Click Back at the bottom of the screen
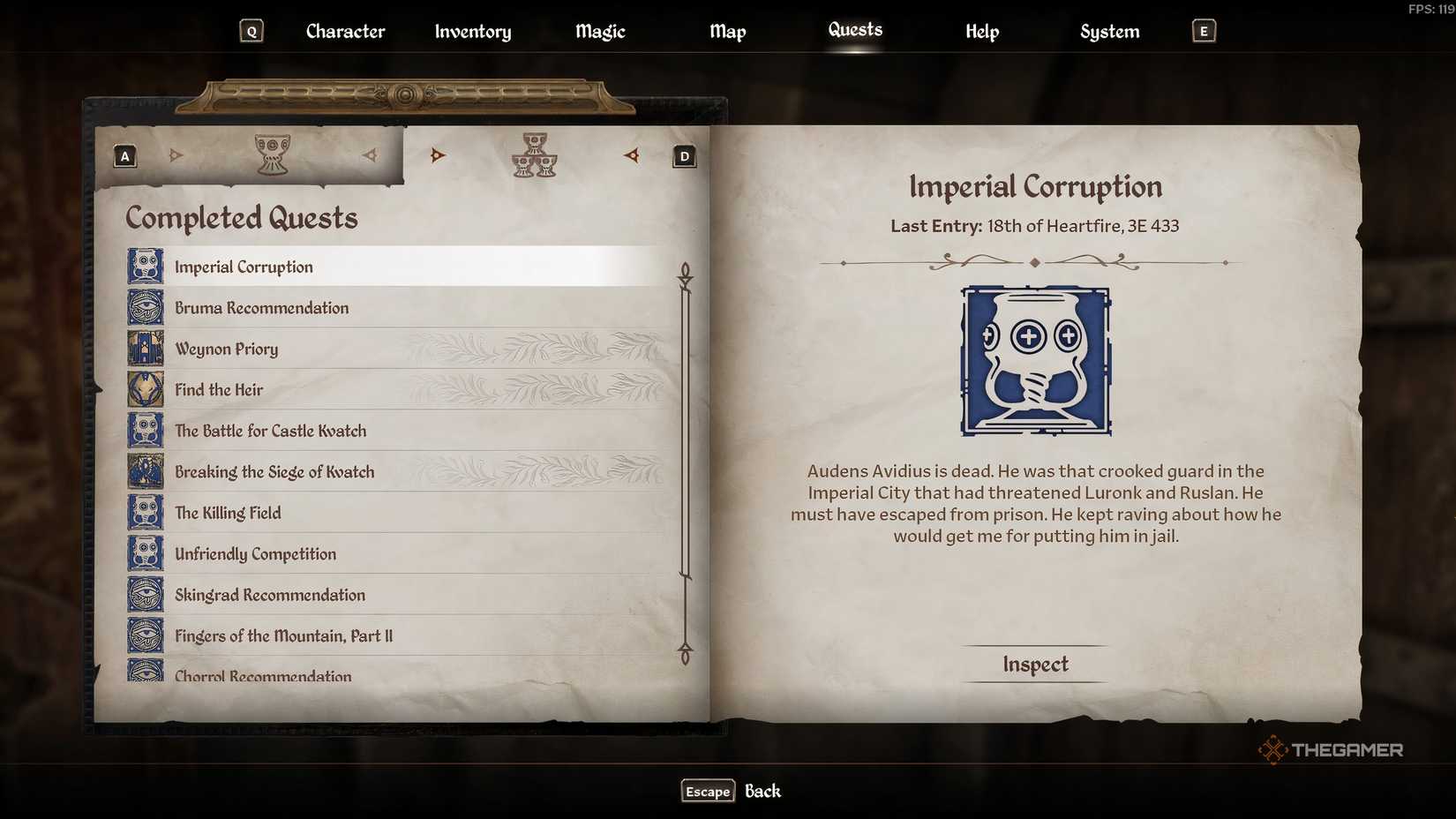Screen dimensions: 1456x819 762,791
